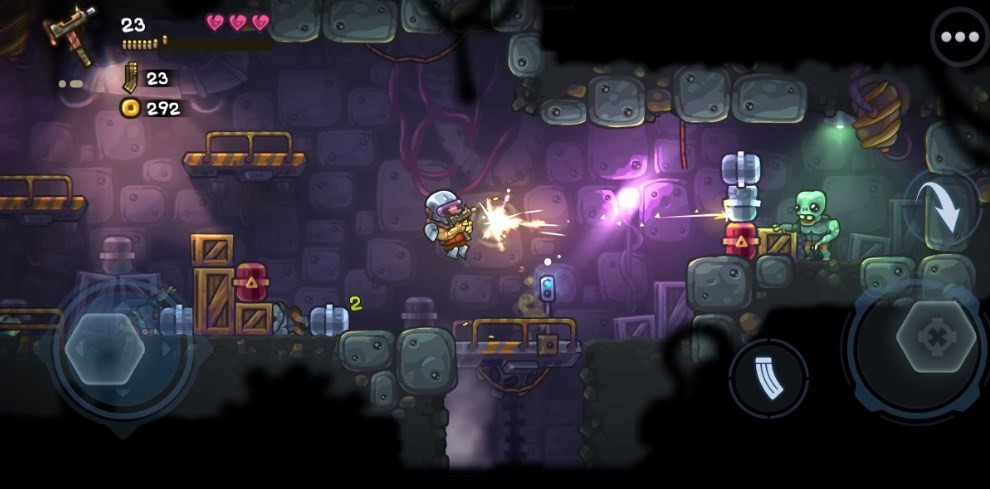Open the three-dots pause menu

click(x=959, y=37)
